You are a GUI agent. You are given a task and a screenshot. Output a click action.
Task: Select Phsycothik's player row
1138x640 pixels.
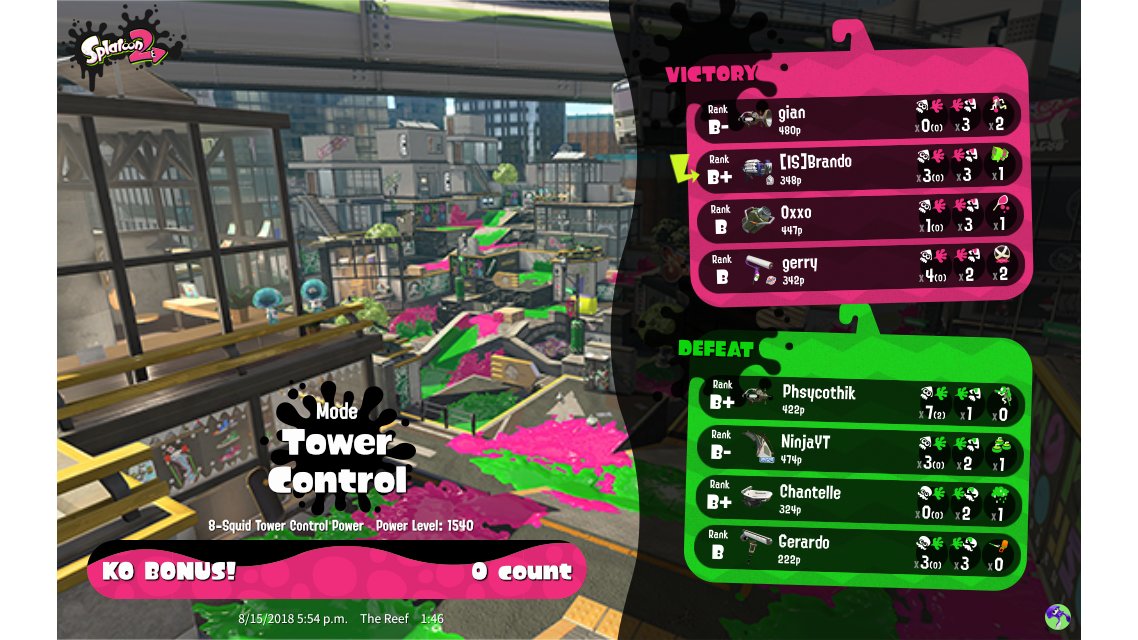(x=860, y=399)
